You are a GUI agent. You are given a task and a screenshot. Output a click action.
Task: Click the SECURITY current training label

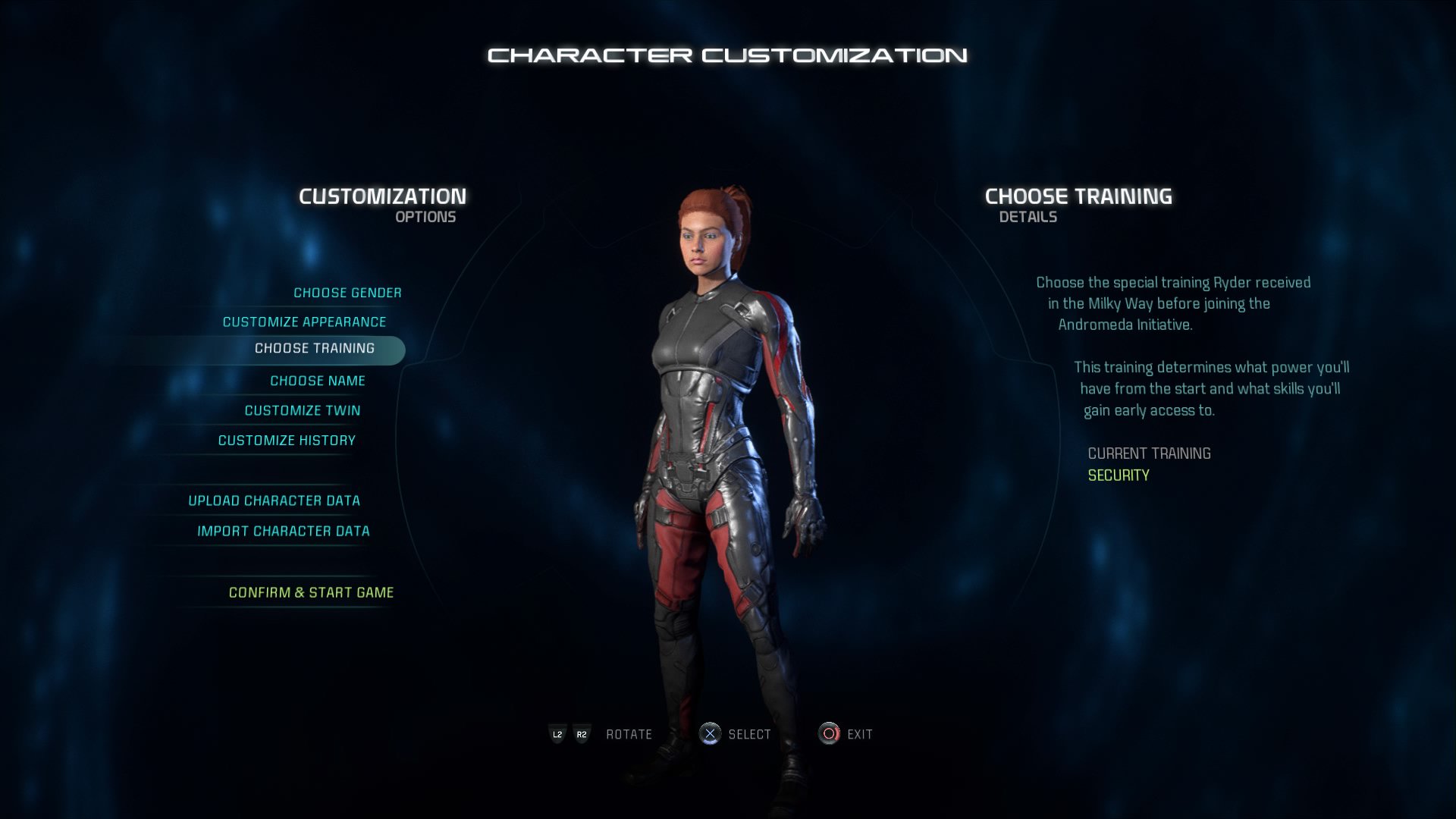point(1119,475)
